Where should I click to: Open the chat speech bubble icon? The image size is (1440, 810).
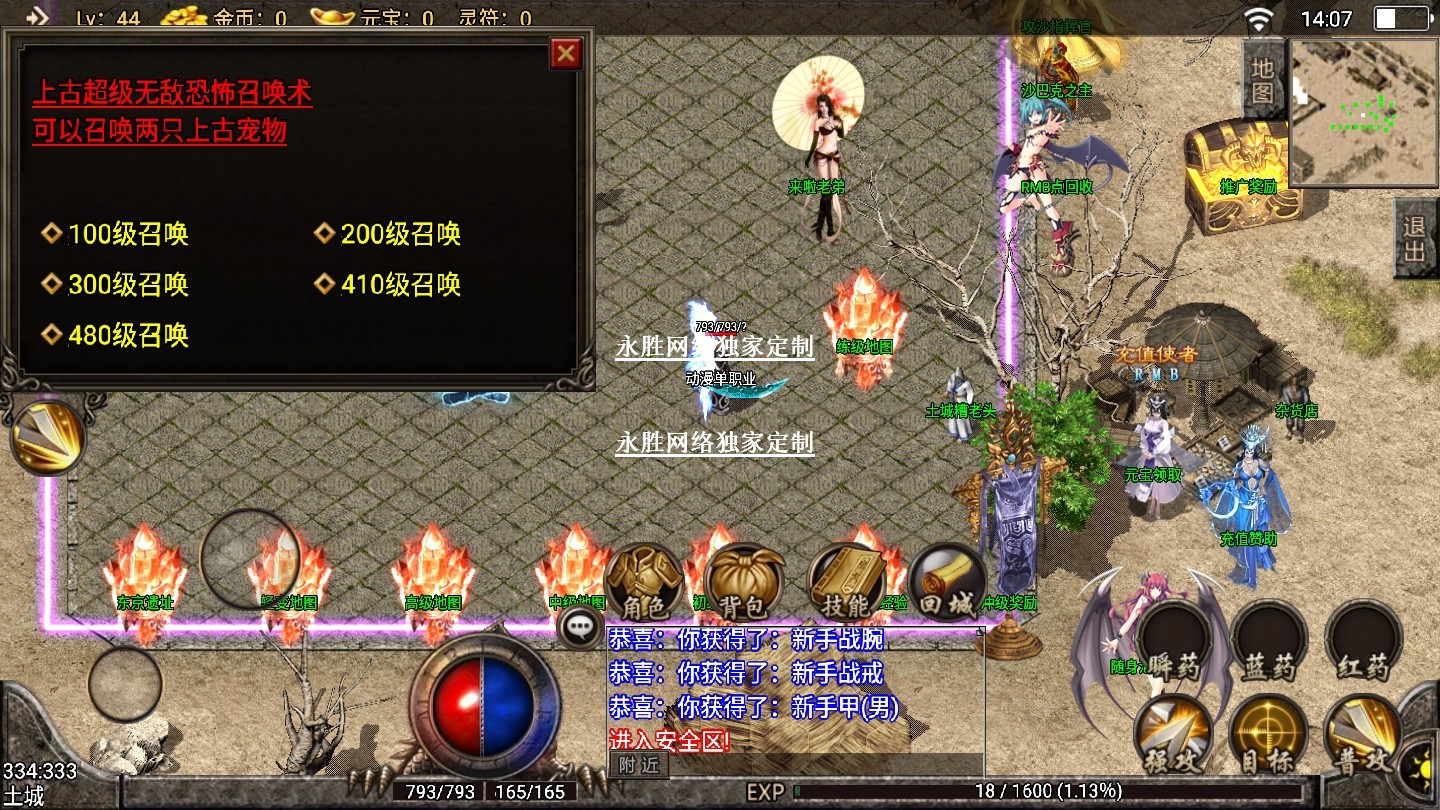(x=581, y=628)
